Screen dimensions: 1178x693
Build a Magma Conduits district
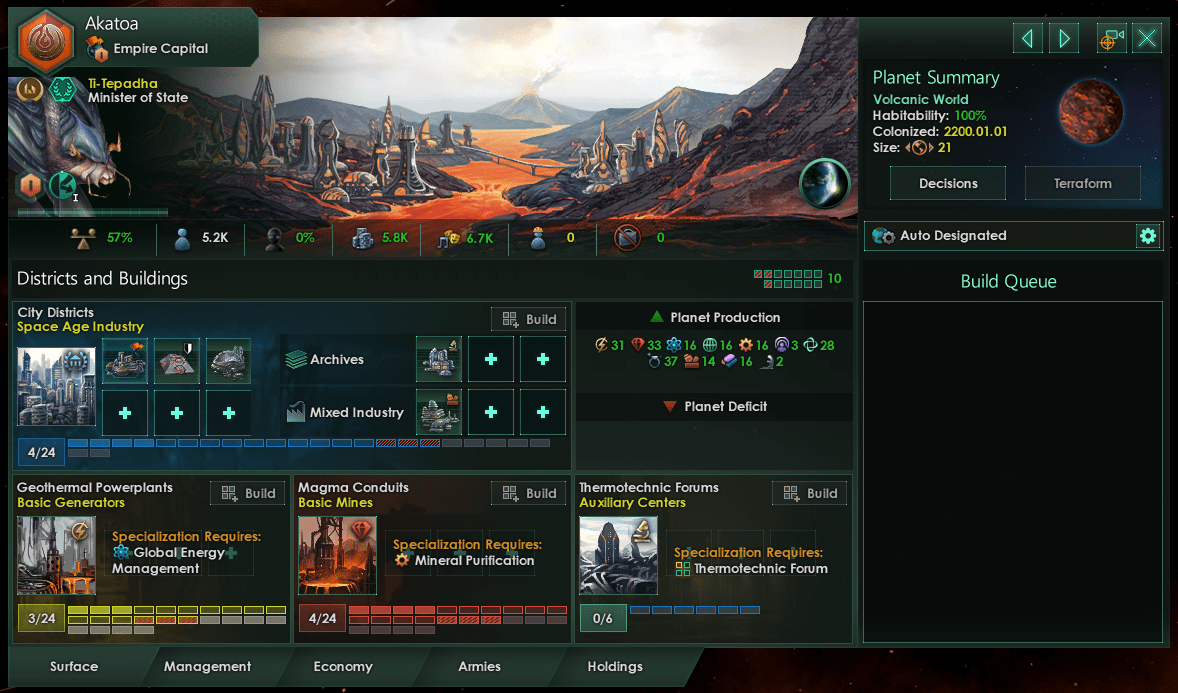click(529, 493)
